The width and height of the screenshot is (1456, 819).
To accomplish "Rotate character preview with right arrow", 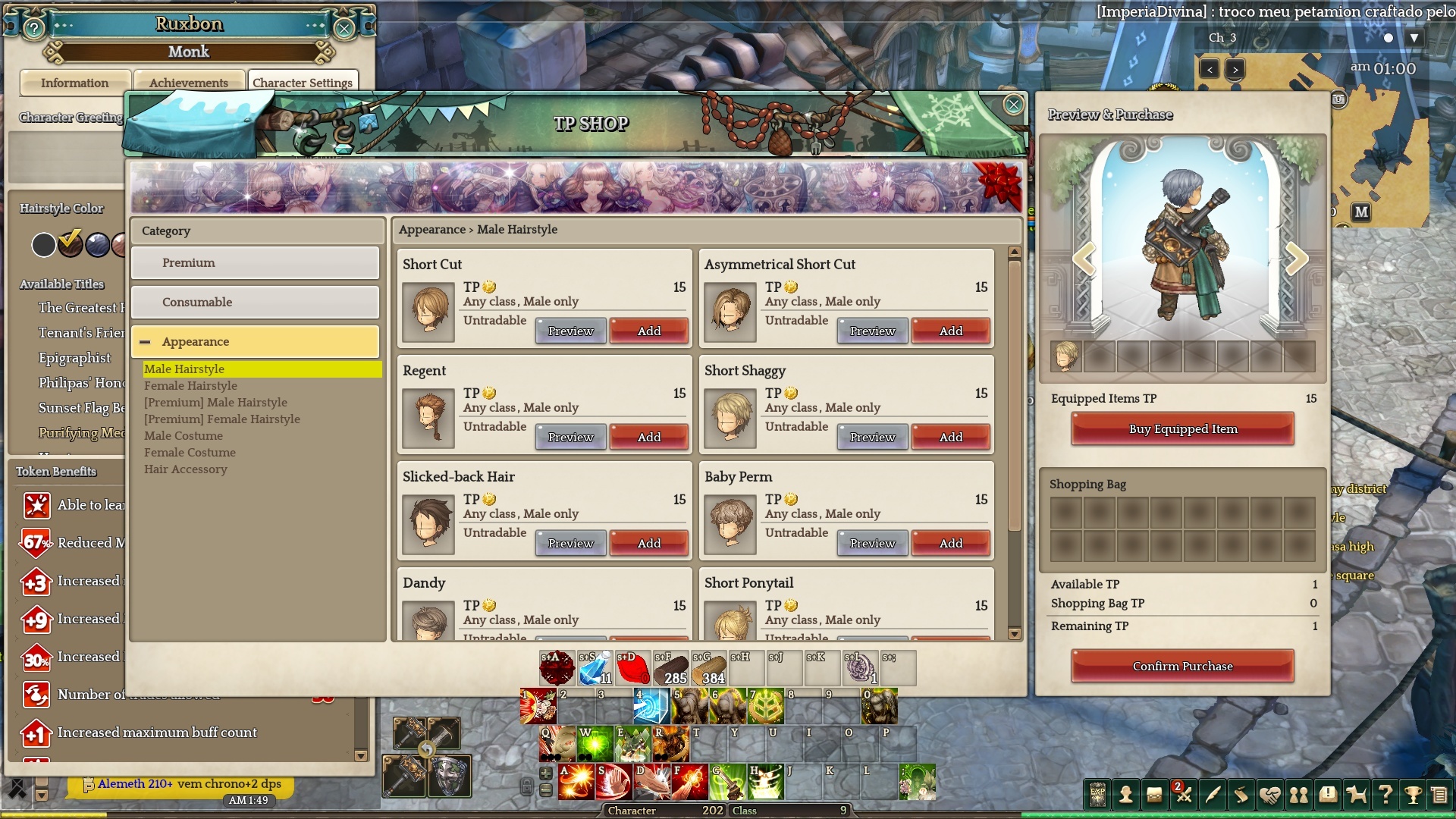I will tap(1296, 259).
